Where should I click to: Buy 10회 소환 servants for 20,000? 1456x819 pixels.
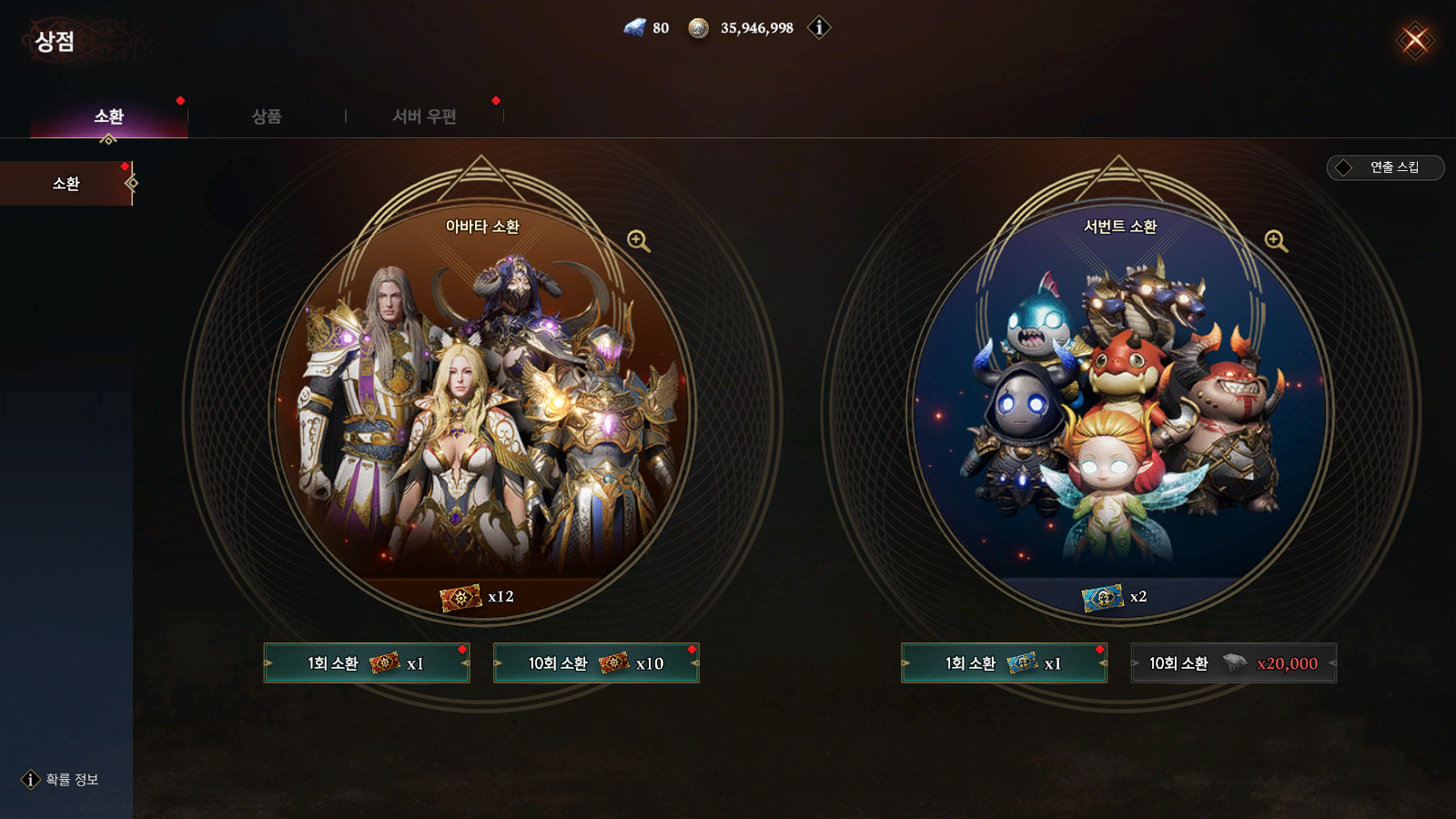(x=1233, y=663)
